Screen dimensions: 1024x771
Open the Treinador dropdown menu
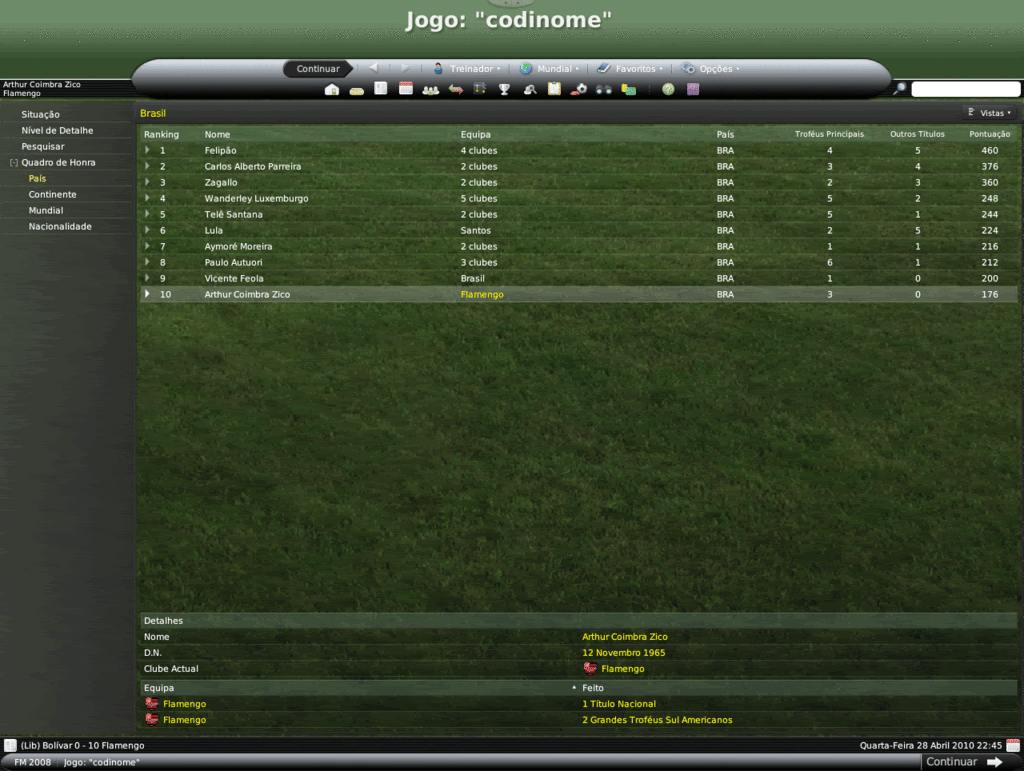click(x=467, y=69)
